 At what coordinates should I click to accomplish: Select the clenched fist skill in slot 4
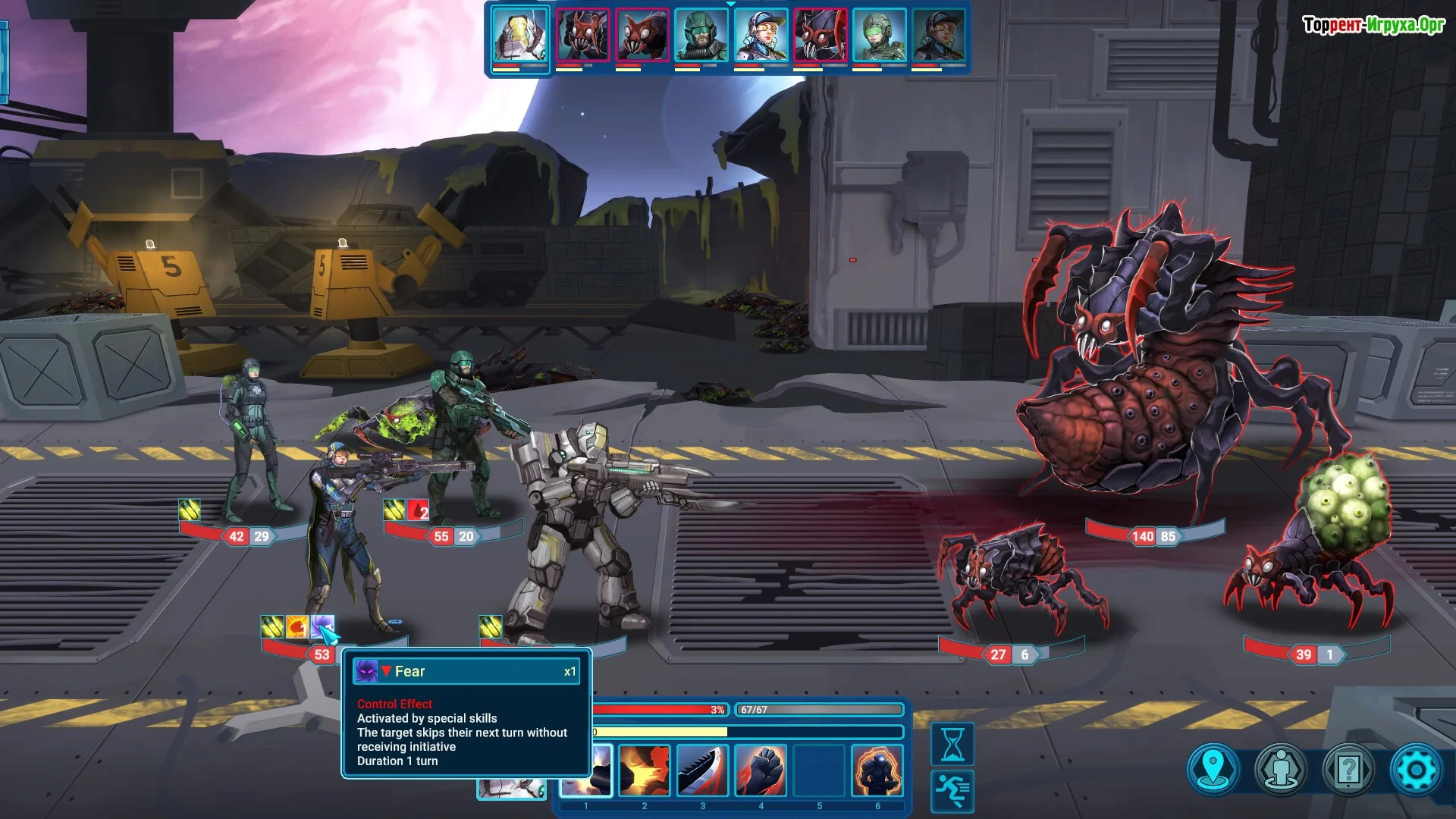point(761,770)
